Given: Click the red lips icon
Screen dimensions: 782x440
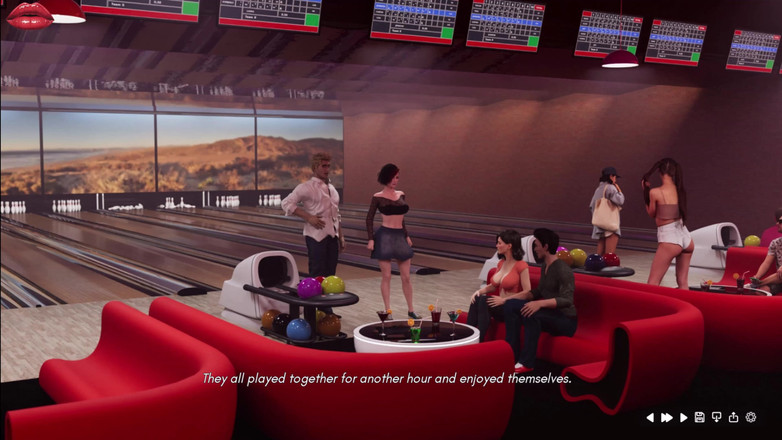Looking at the screenshot, I should [x=28, y=13].
